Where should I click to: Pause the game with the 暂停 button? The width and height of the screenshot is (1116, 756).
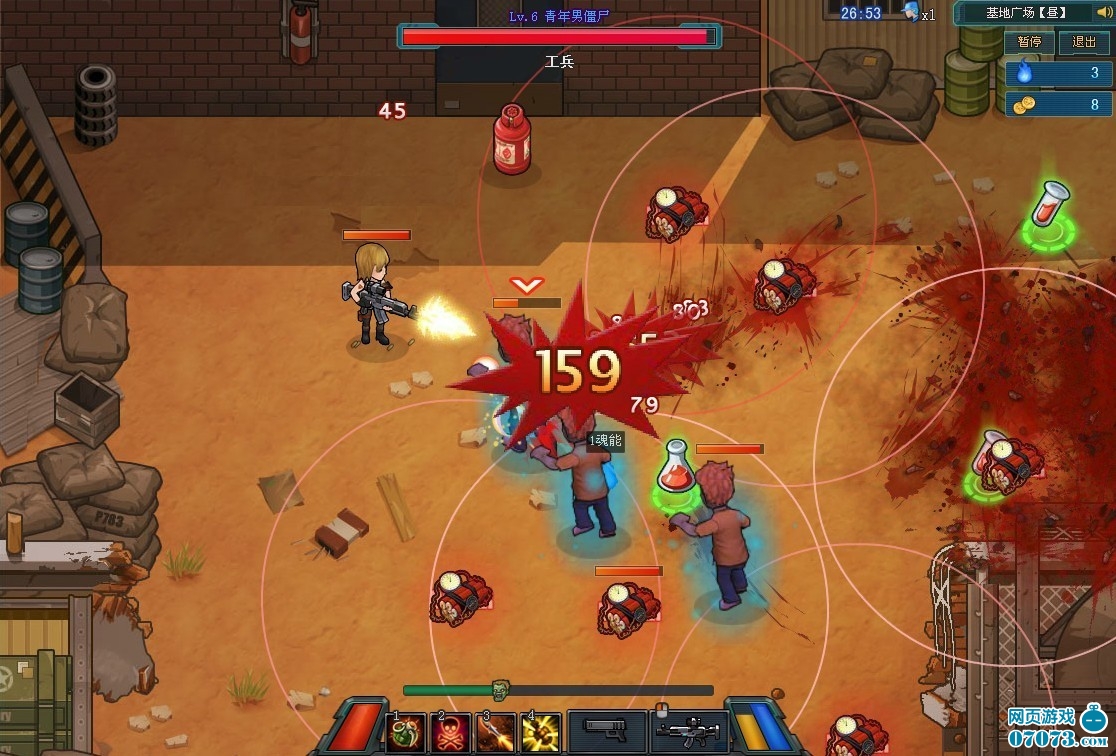(x=1029, y=42)
